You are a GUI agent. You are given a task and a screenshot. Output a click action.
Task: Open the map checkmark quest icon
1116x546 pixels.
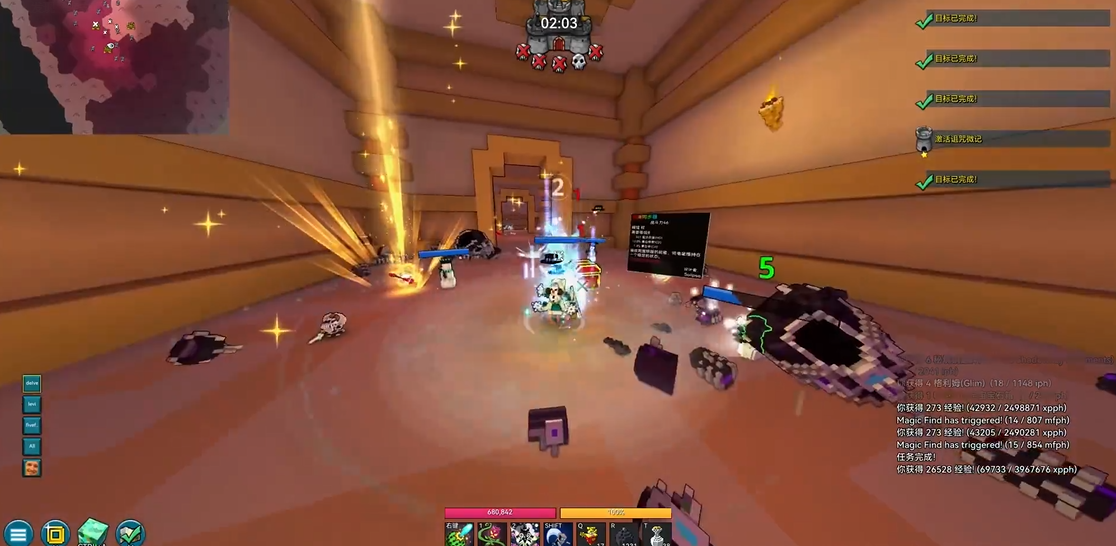[130, 533]
